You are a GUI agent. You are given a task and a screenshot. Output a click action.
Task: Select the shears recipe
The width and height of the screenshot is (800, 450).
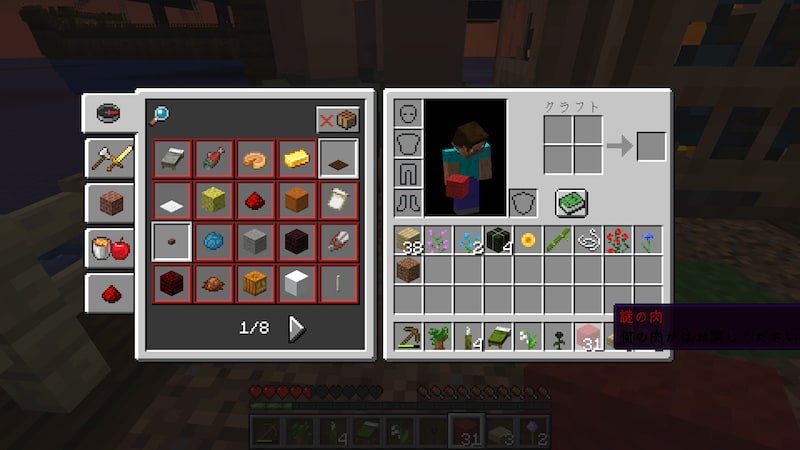coord(338,241)
